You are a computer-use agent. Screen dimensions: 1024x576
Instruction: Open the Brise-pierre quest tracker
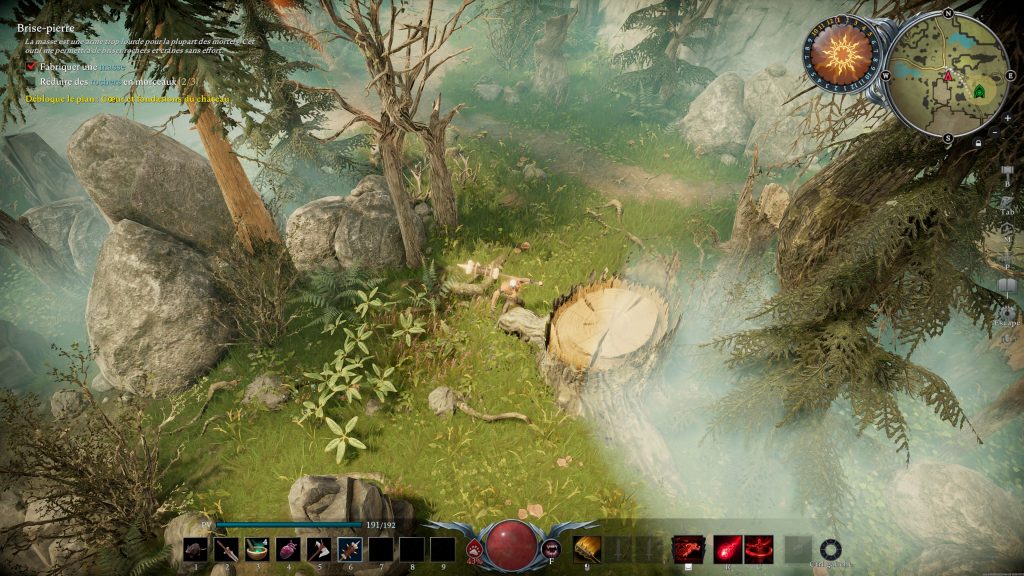tap(46, 29)
